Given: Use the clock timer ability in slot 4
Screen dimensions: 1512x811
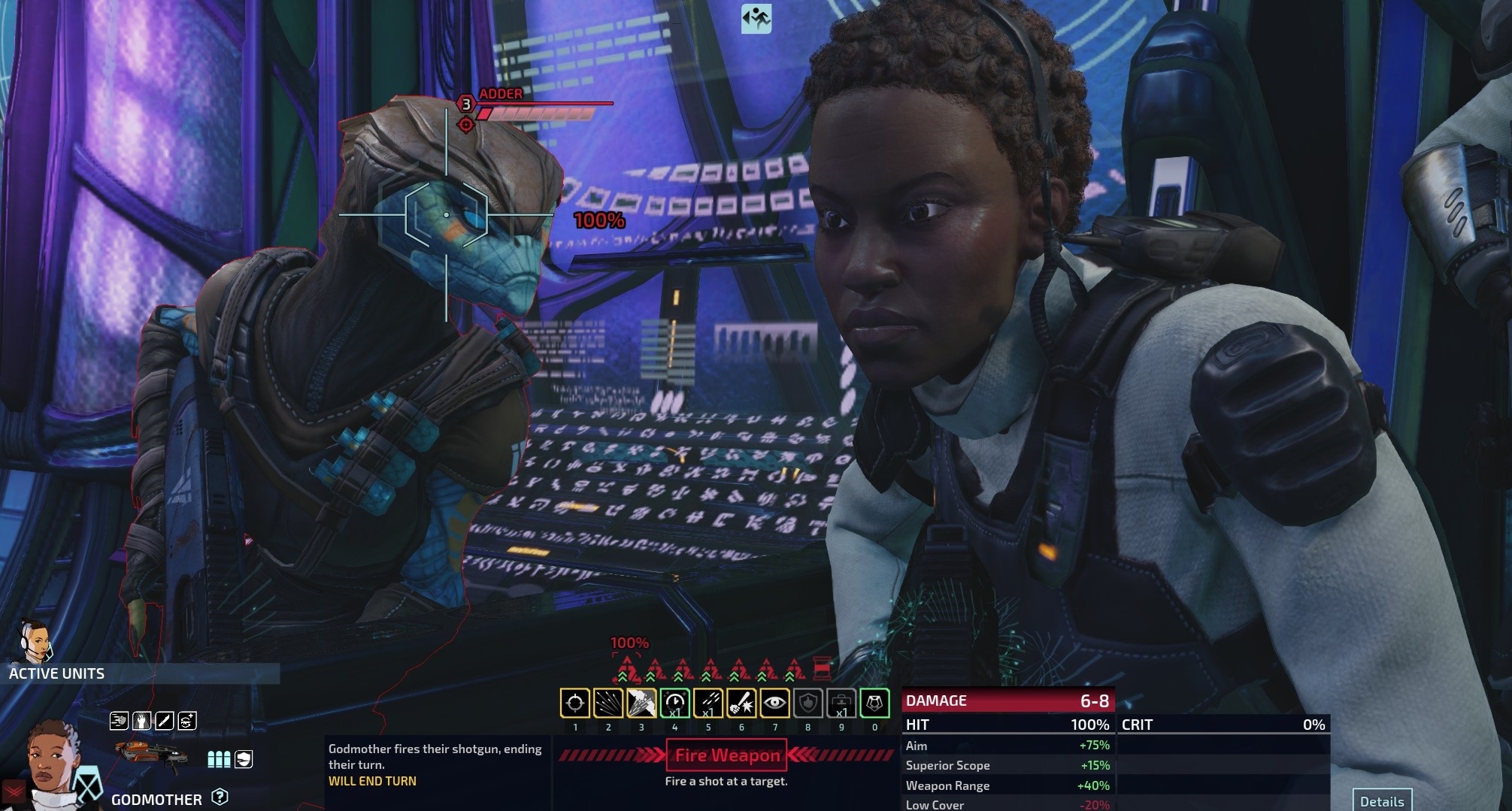Looking at the screenshot, I should coord(674,704).
